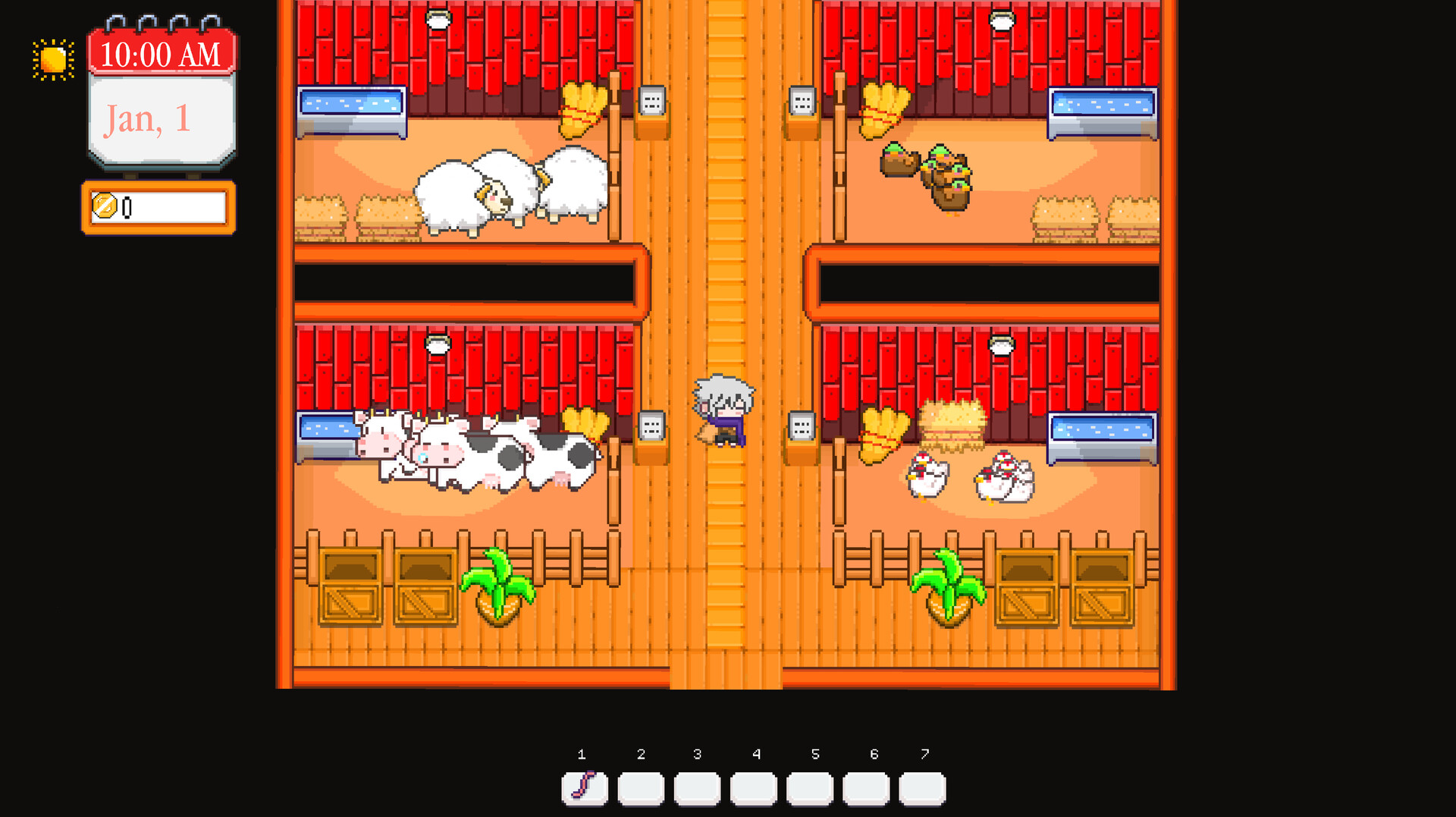1456x817 pixels.
Task: Select the whip in hotbar slot 1
Action: pos(584,787)
